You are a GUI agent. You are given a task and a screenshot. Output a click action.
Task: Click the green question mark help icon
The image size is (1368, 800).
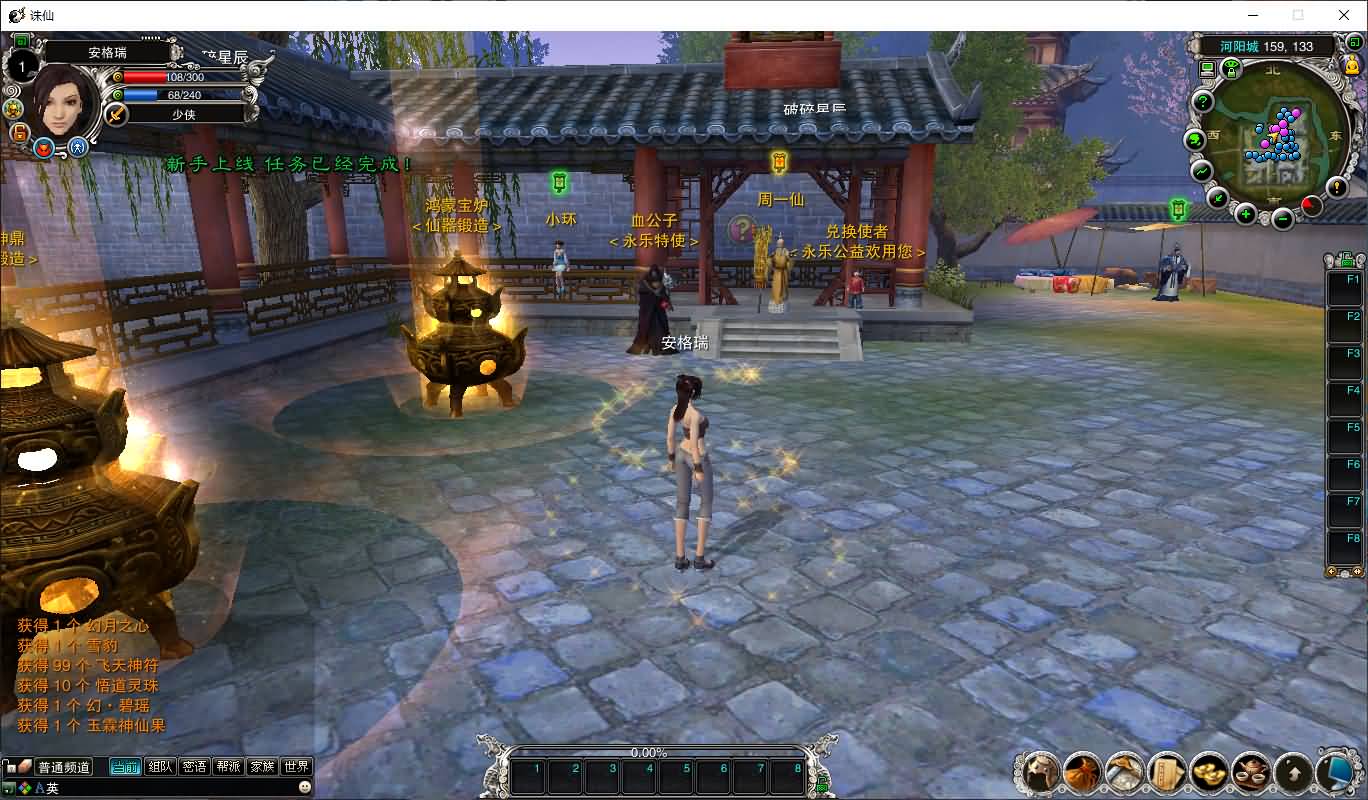(x=1202, y=101)
